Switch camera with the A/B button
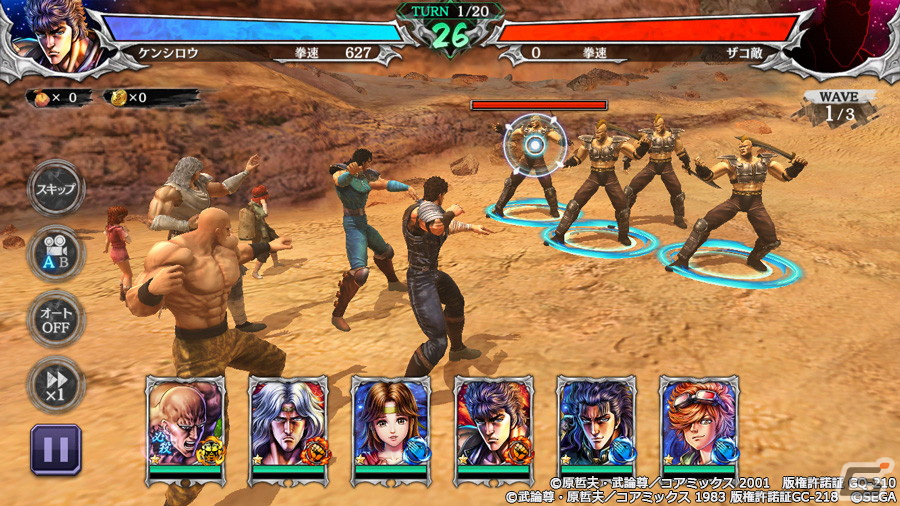The width and height of the screenshot is (900, 506). point(56,253)
